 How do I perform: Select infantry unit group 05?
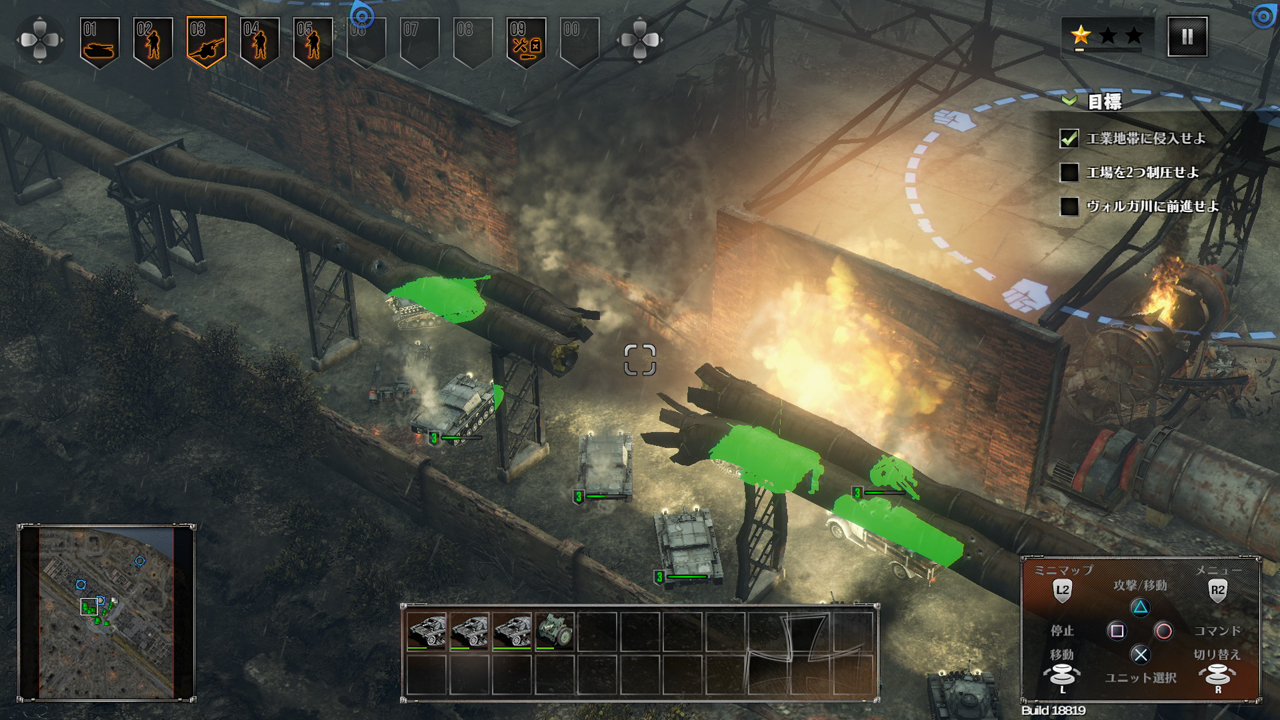pyautogui.click(x=313, y=42)
